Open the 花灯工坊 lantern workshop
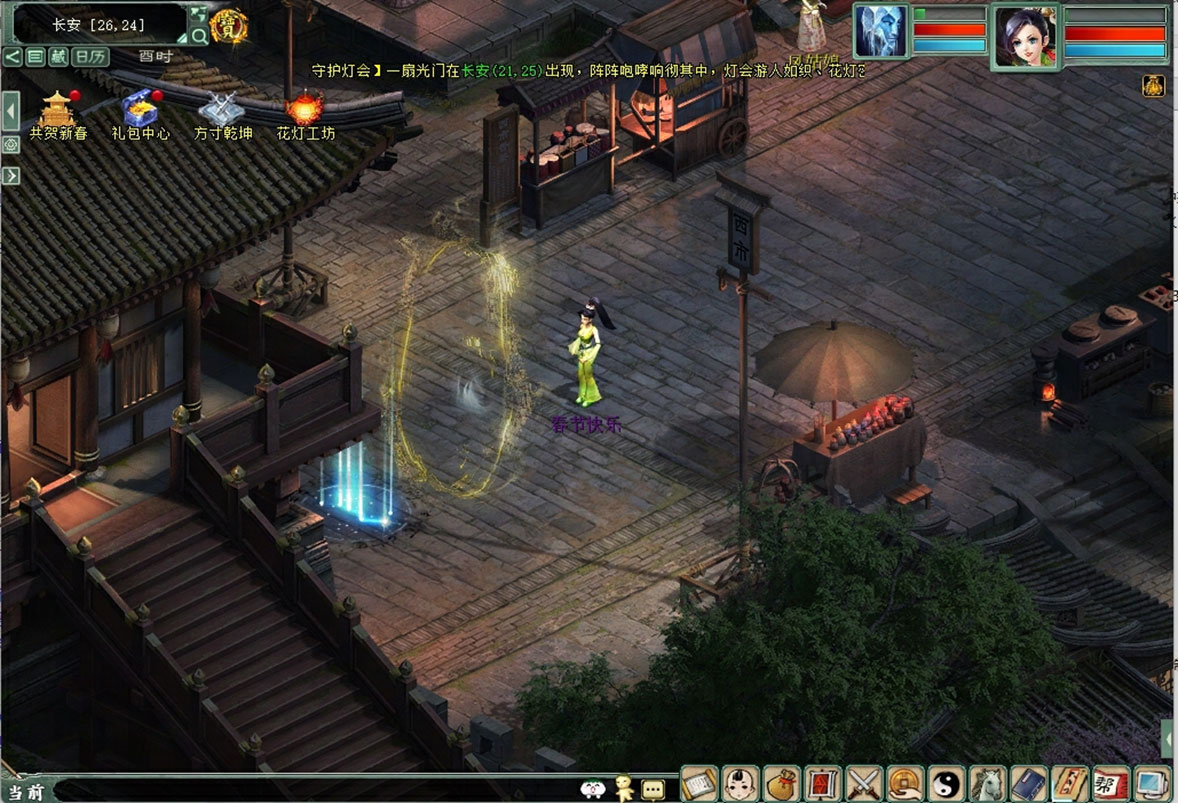 (x=305, y=108)
